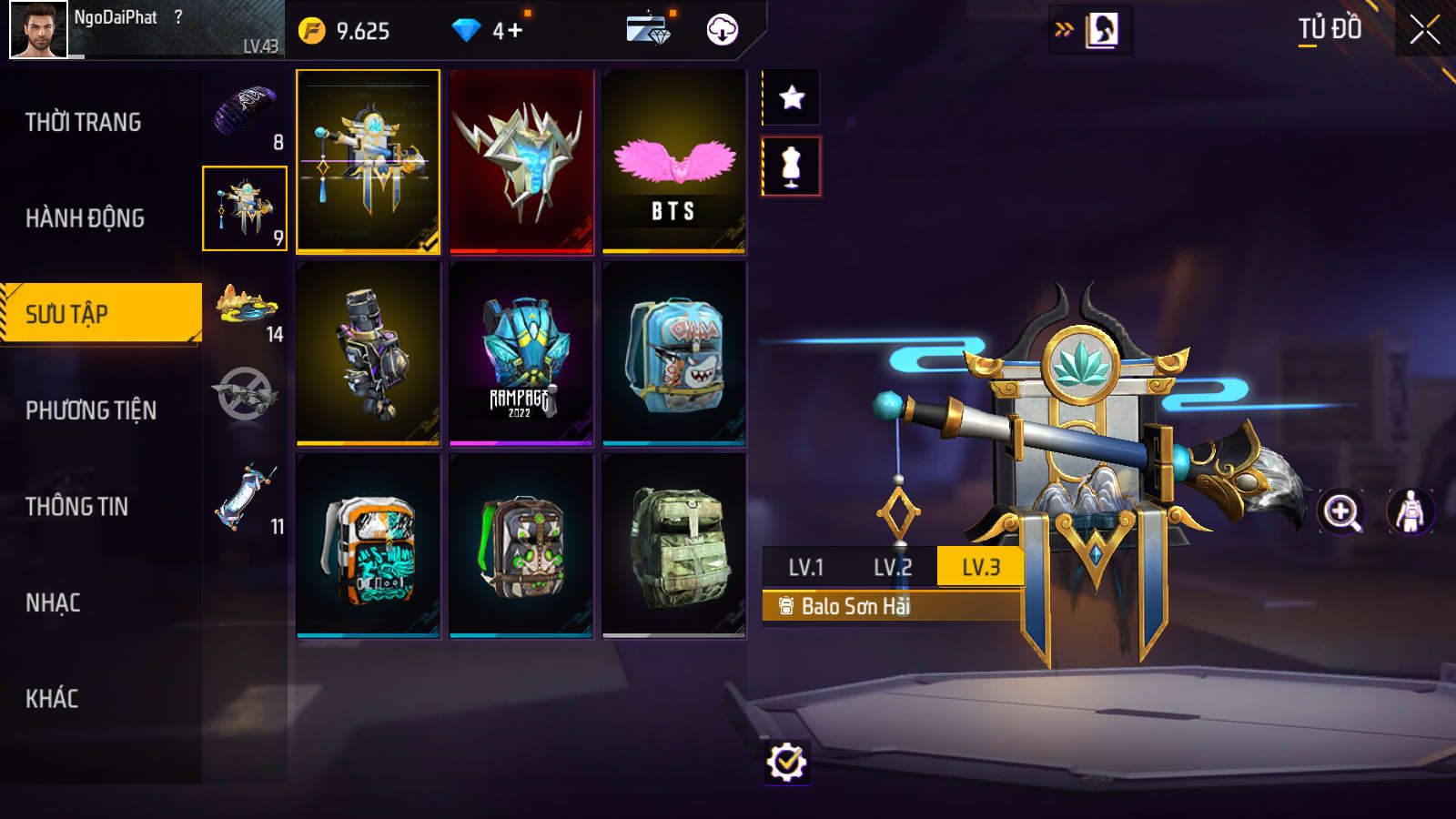Toggle the character preview icon
This screenshot has width=1456, height=819.
point(1410,511)
